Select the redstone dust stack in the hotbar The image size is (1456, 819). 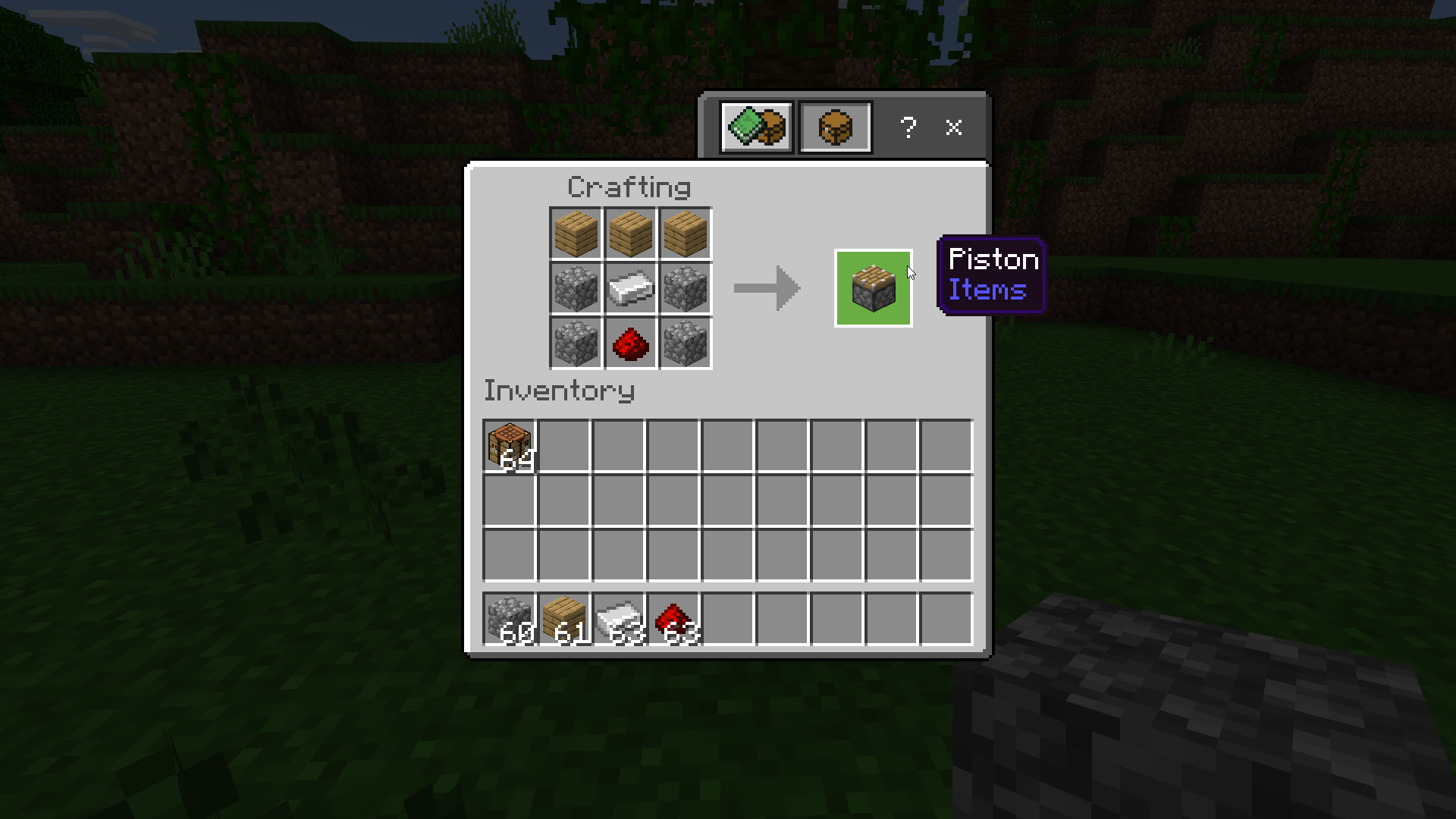pos(673,620)
